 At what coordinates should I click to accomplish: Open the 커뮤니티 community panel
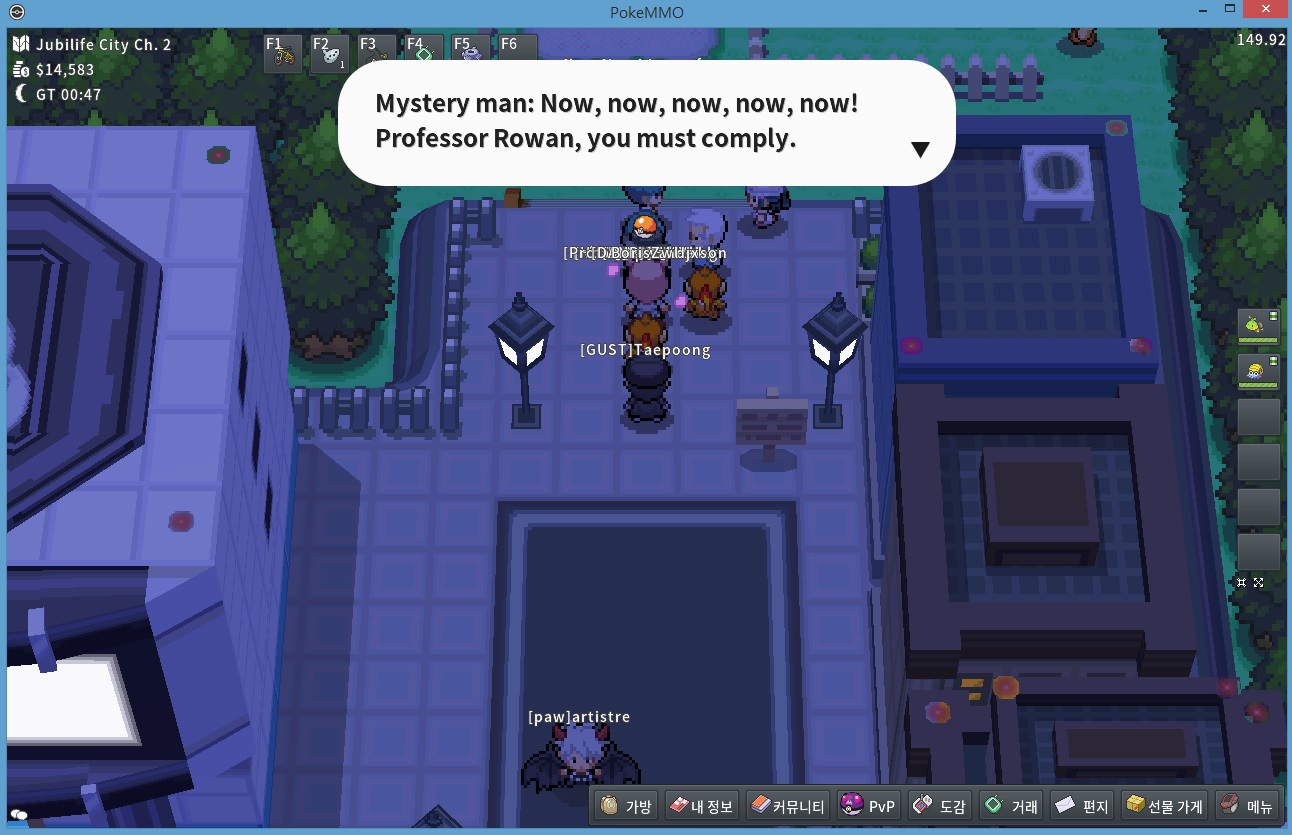788,806
